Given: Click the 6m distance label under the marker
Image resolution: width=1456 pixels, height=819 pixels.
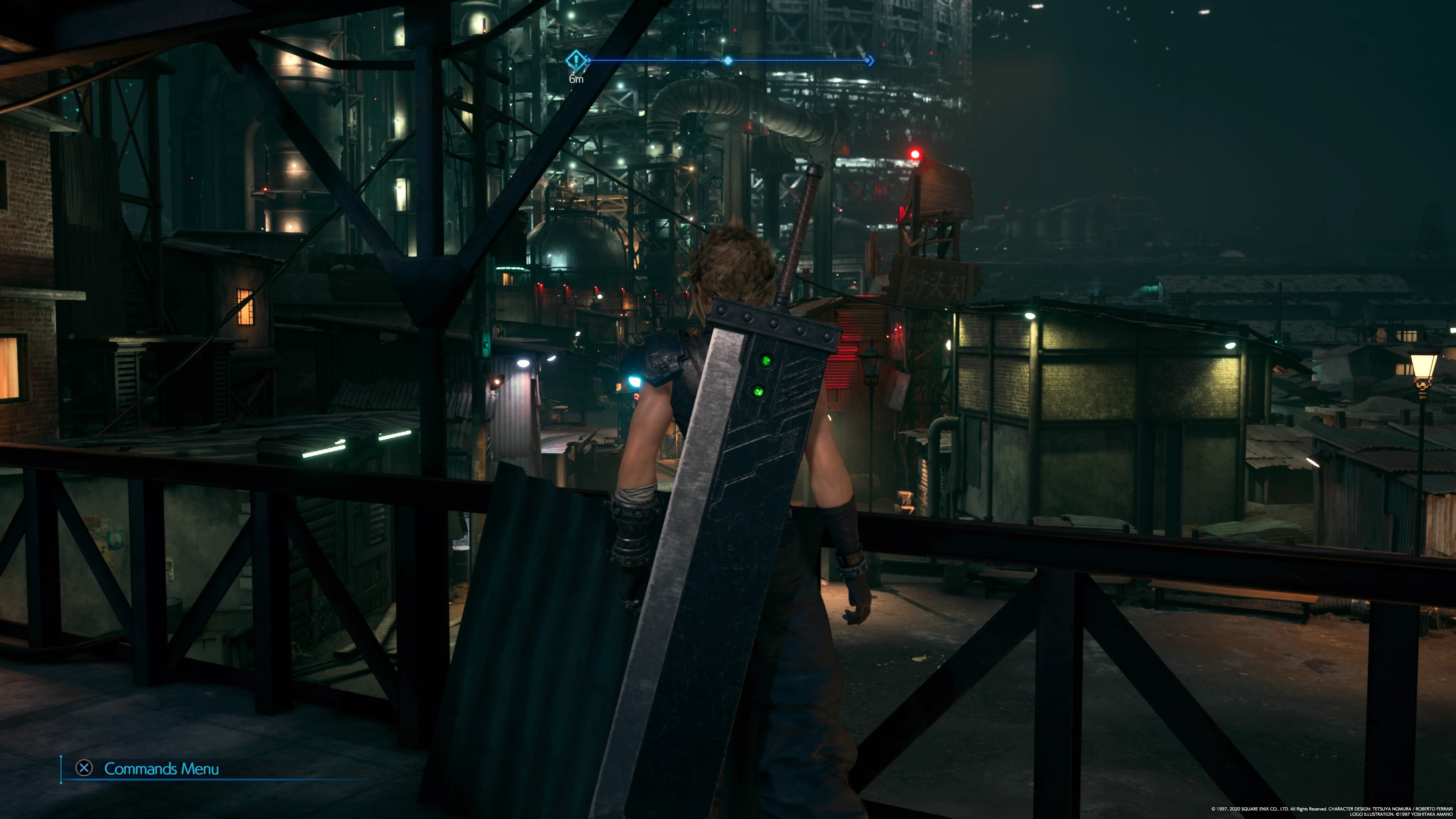Looking at the screenshot, I should pyautogui.click(x=576, y=80).
